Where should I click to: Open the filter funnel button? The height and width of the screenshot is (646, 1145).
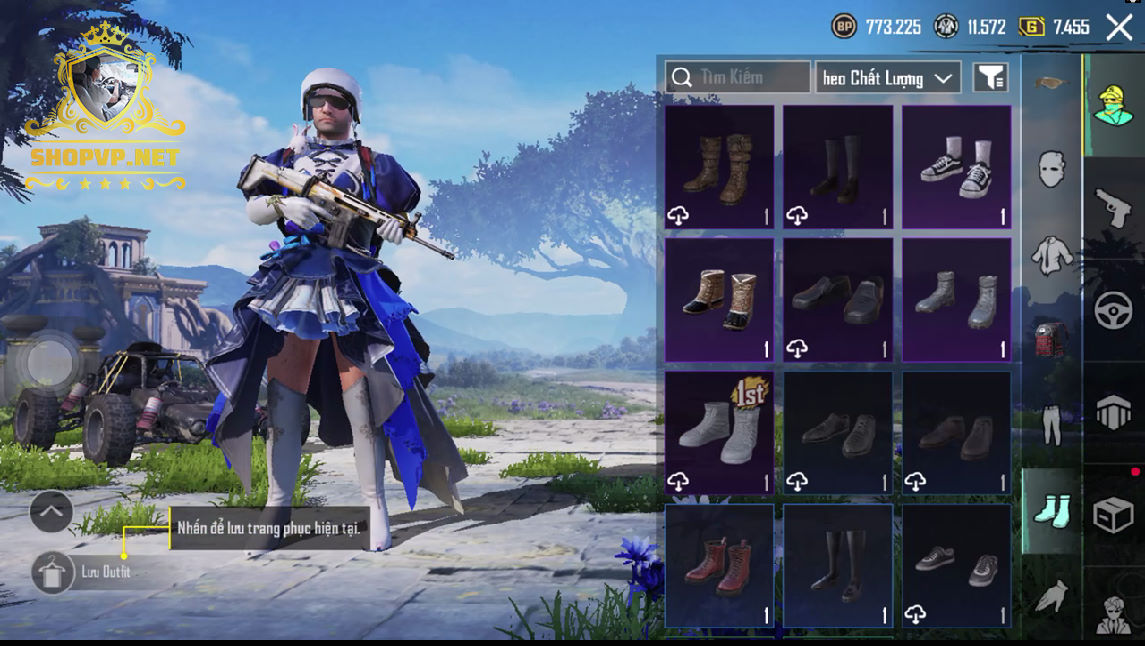pos(990,77)
